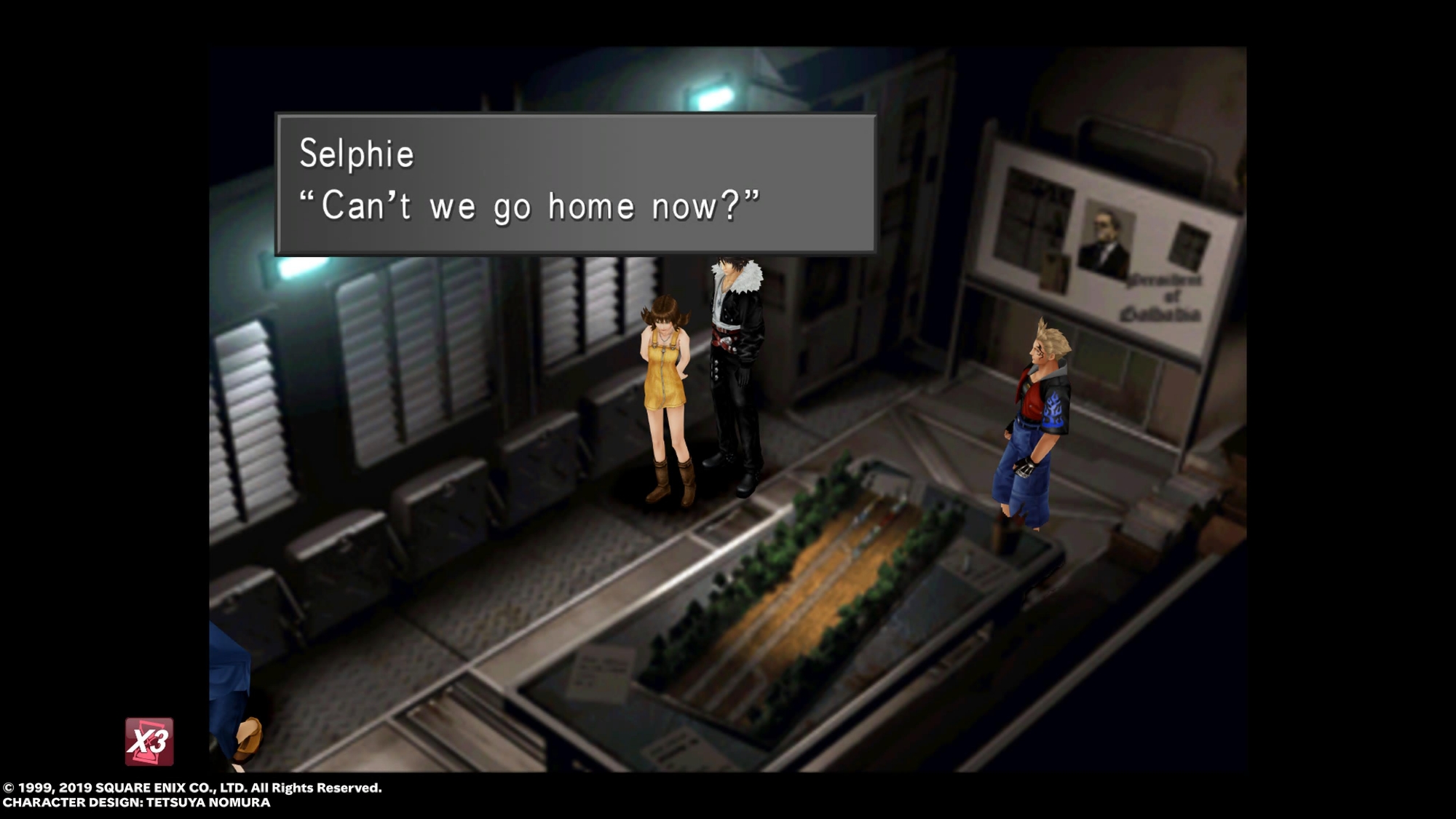Viewport: 1456px width, 819px height.
Task: Toggle the X3 speed boost icon
Action: pos(149,742)
